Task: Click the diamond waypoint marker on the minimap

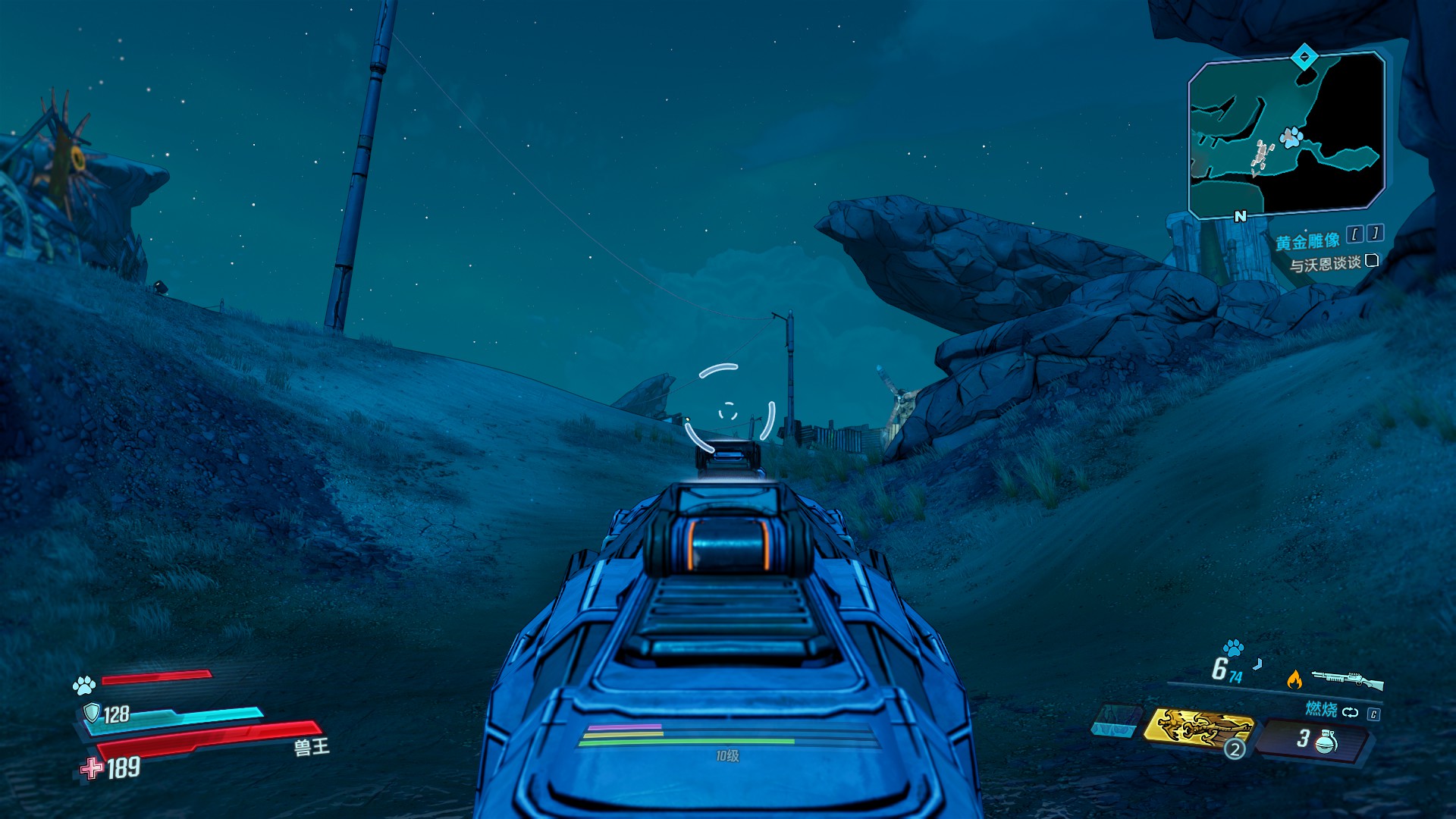Action: [x=1304, y=56]
